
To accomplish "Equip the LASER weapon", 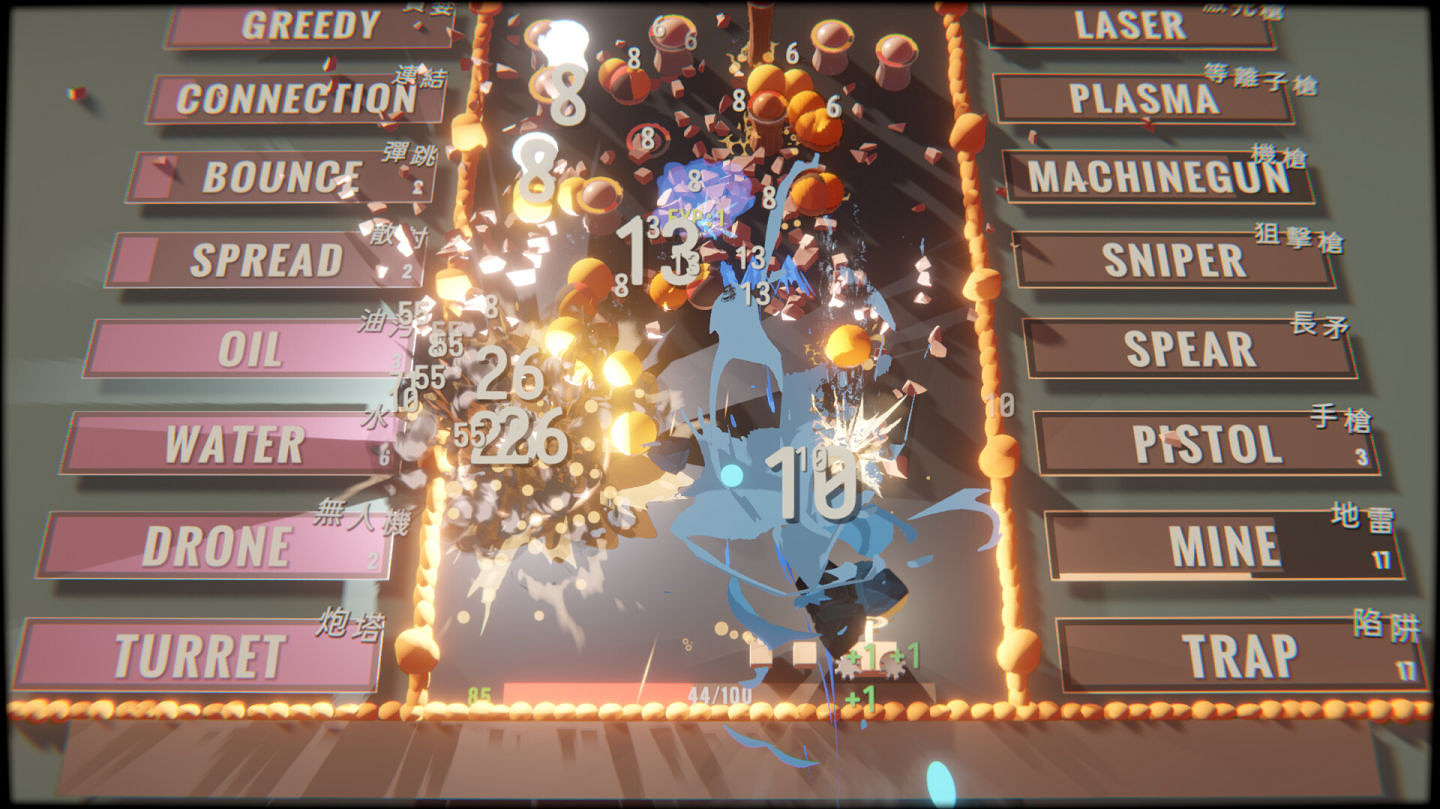I will click(1130, 25).
